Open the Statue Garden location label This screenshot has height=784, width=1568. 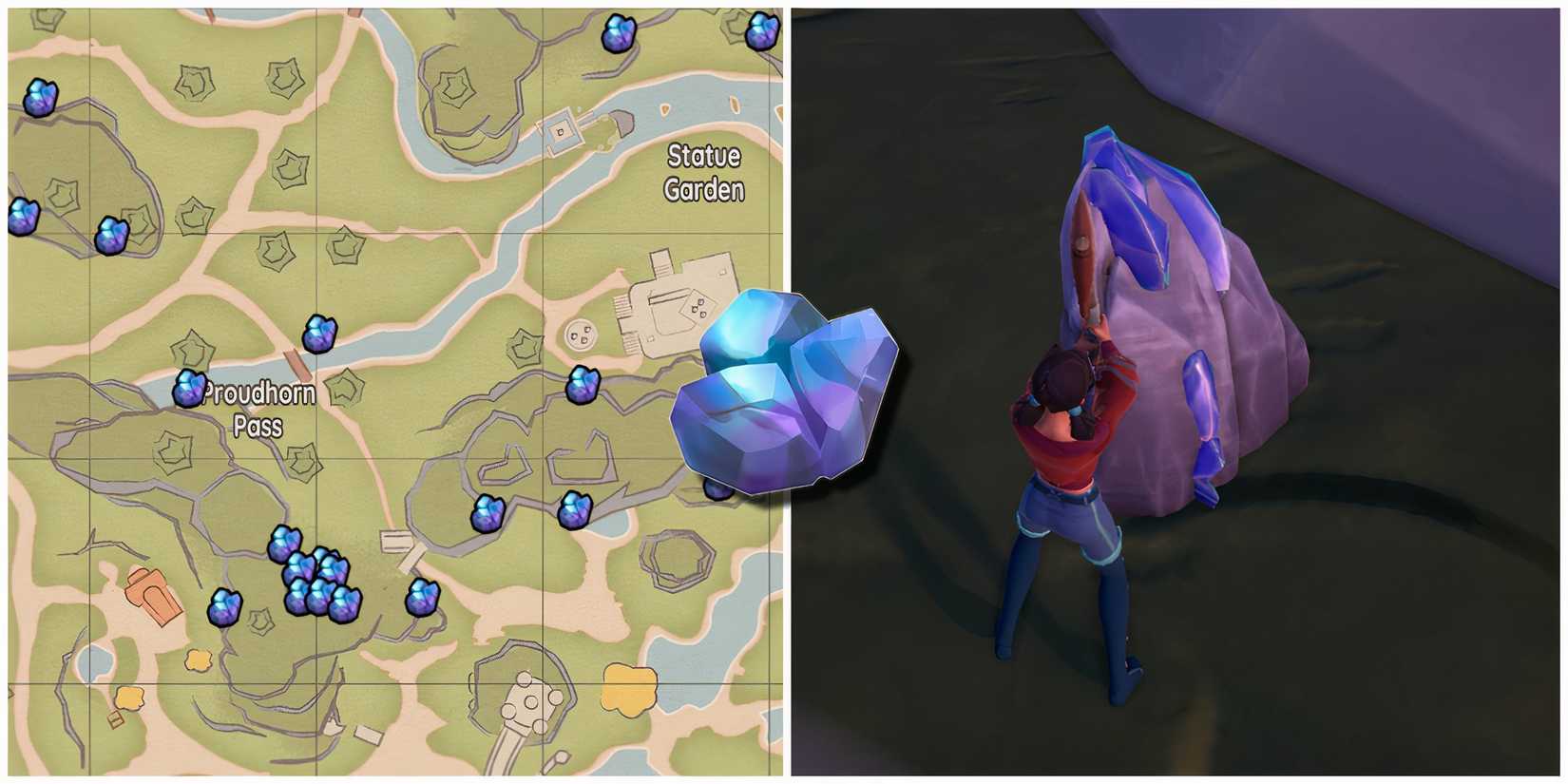coord(703,173)
